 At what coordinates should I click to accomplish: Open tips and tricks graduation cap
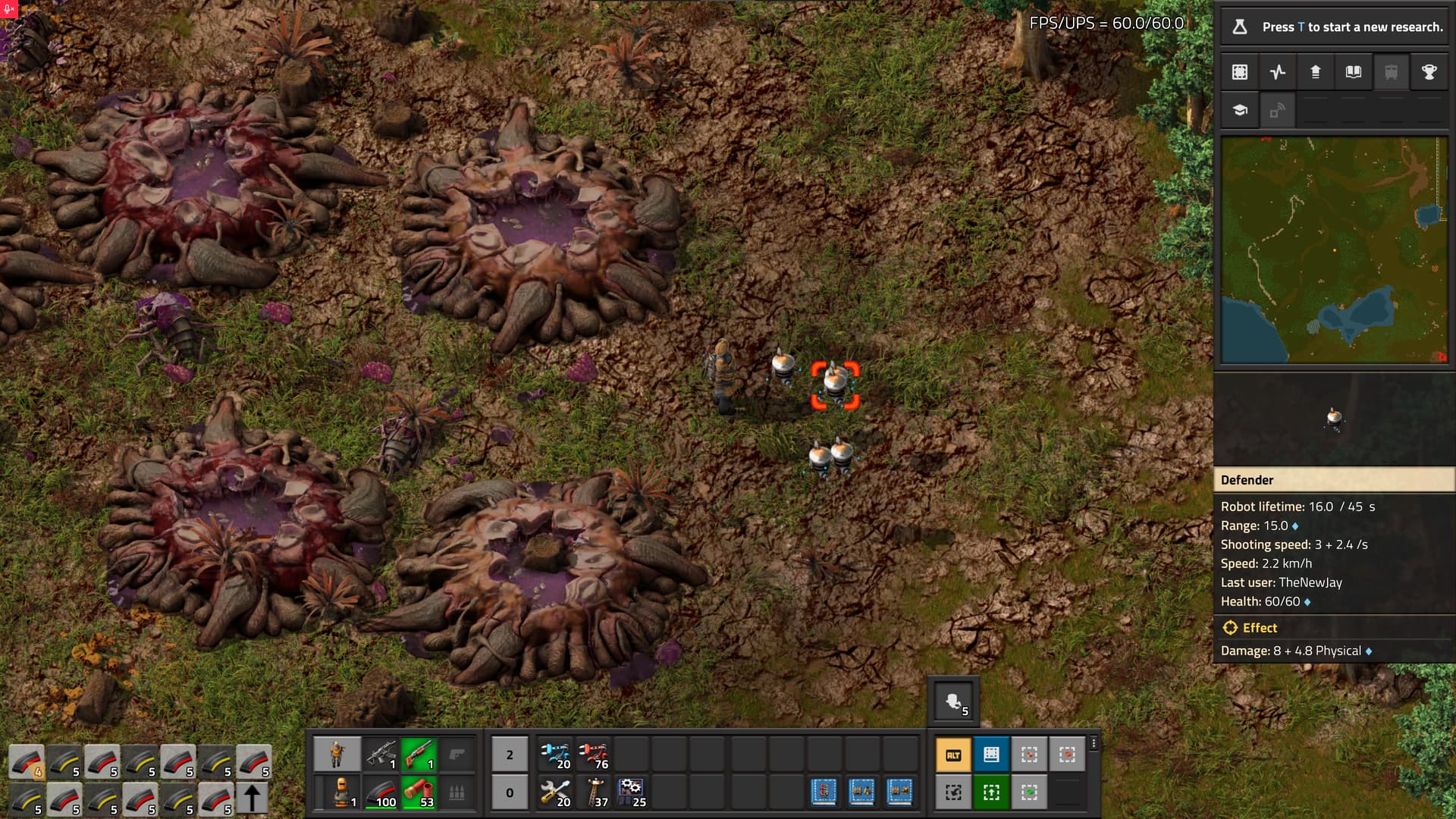click(1240, 110)
